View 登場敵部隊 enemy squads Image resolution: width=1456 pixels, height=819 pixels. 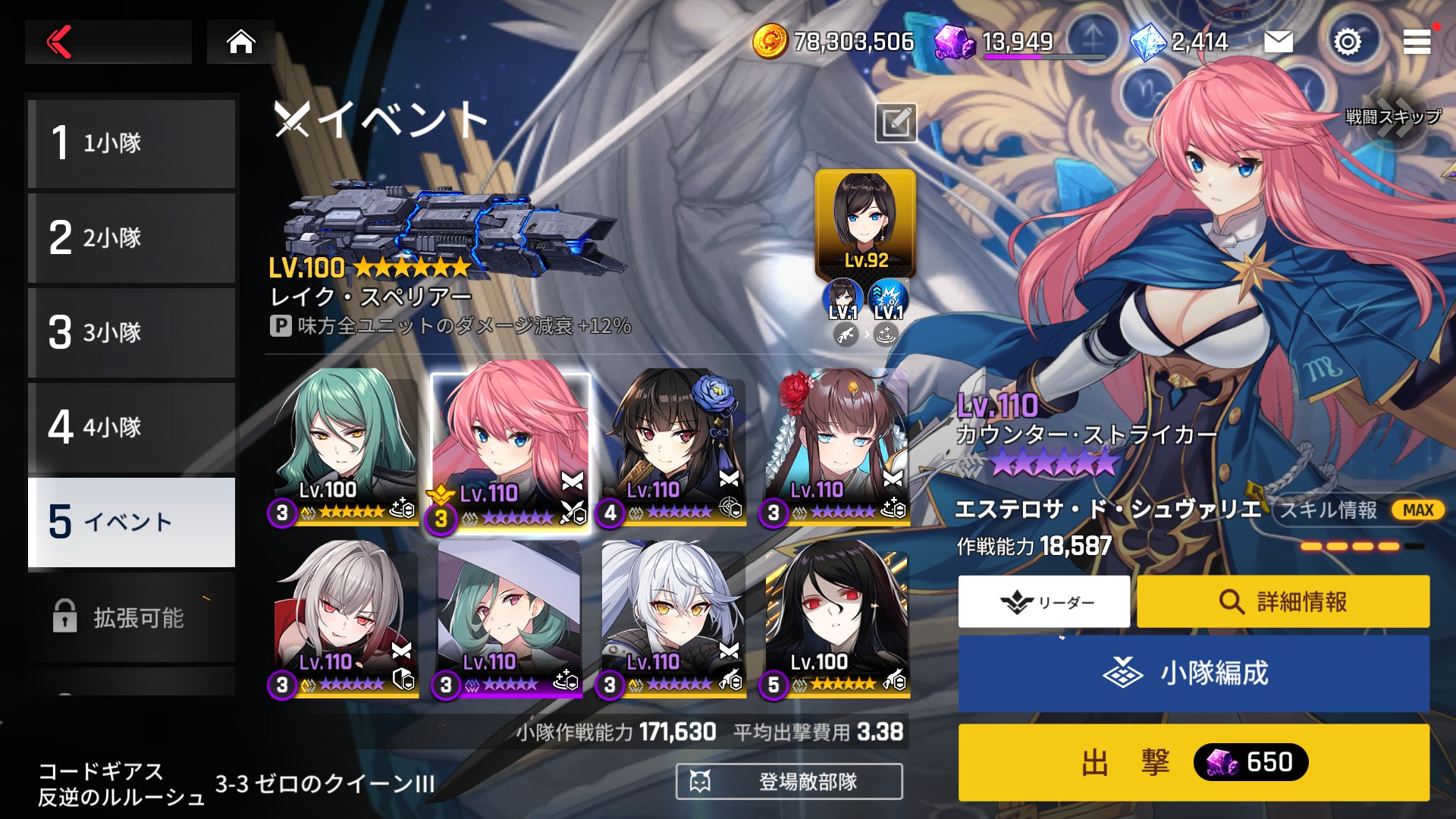[x=789, y=781]
